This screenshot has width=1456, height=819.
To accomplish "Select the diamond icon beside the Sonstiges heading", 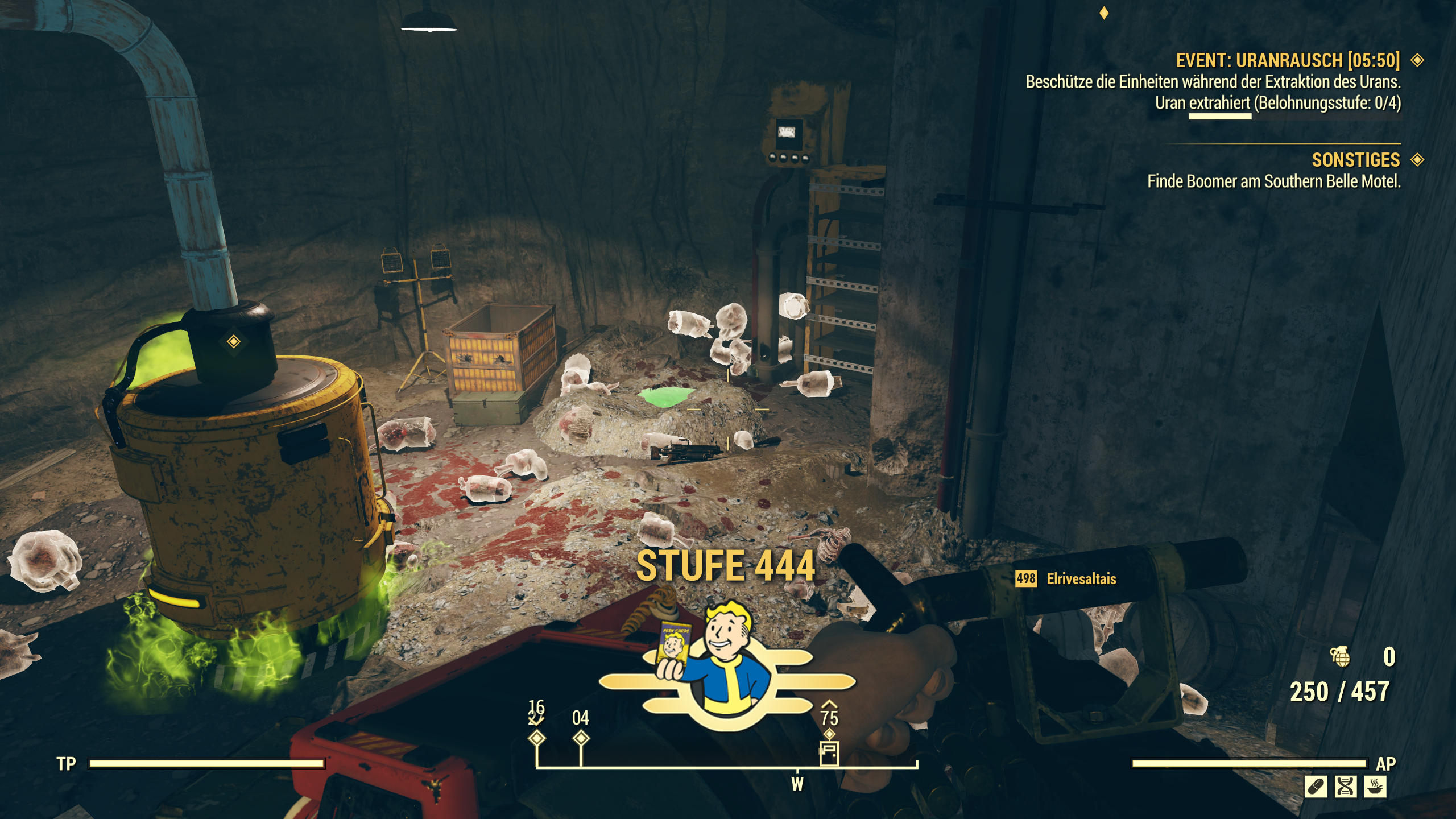I will (1417, 160).
